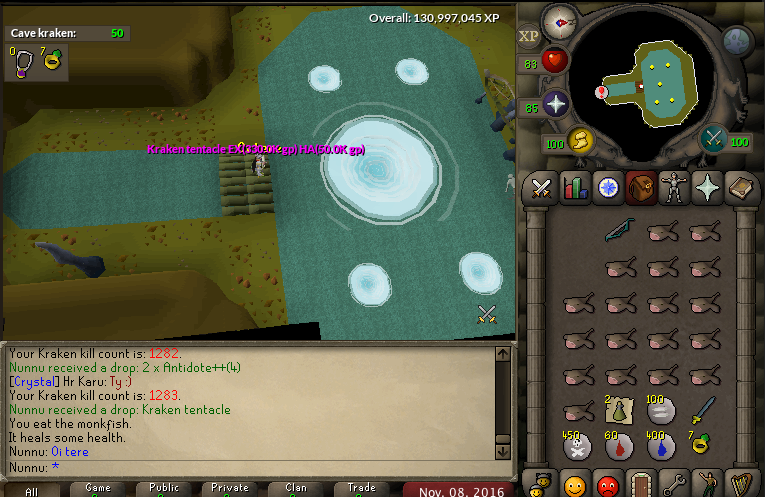
Task: Open the Settings wrench tab
Action: (675, 485)
